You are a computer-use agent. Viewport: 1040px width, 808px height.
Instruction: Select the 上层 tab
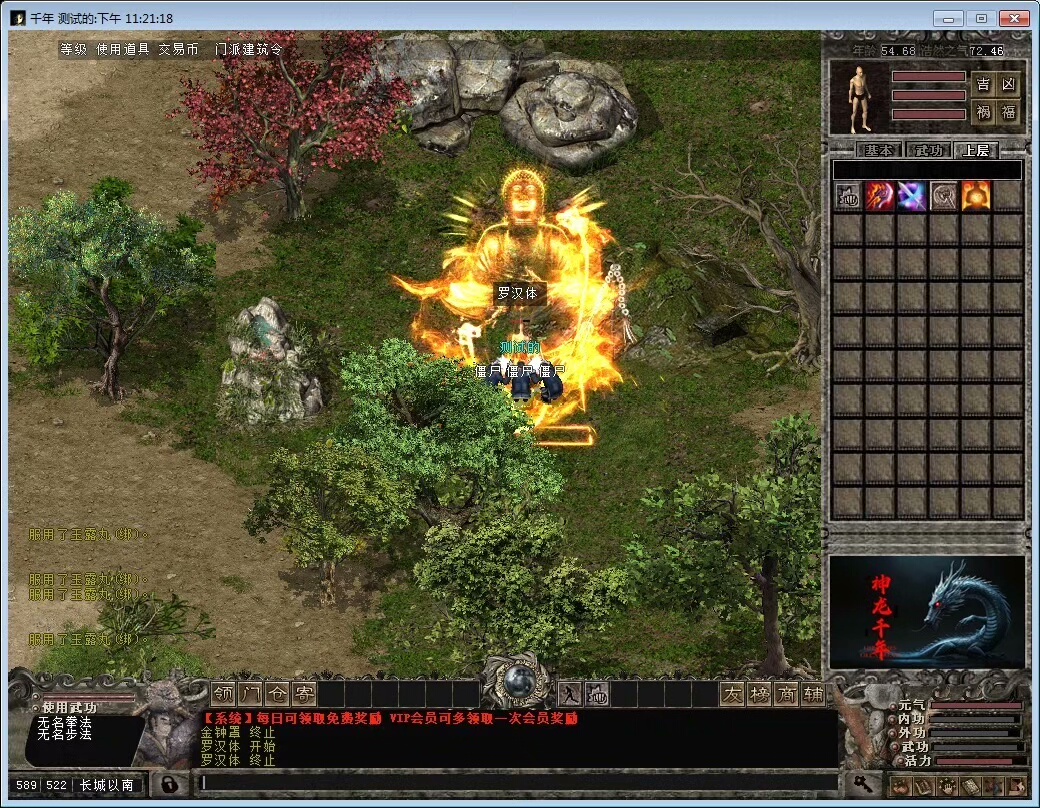pos(975,150)
